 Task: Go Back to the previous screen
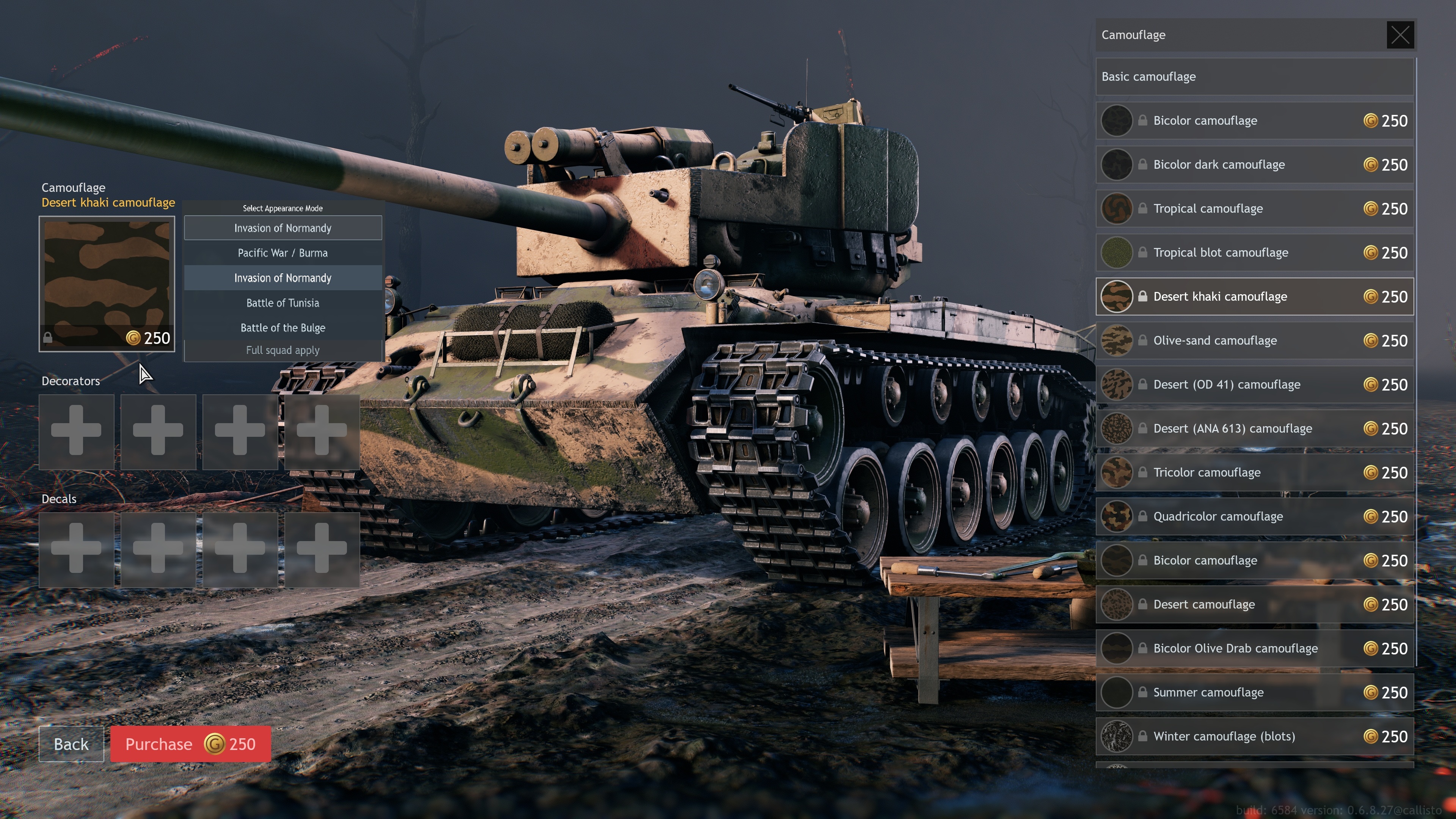(71, 744)
